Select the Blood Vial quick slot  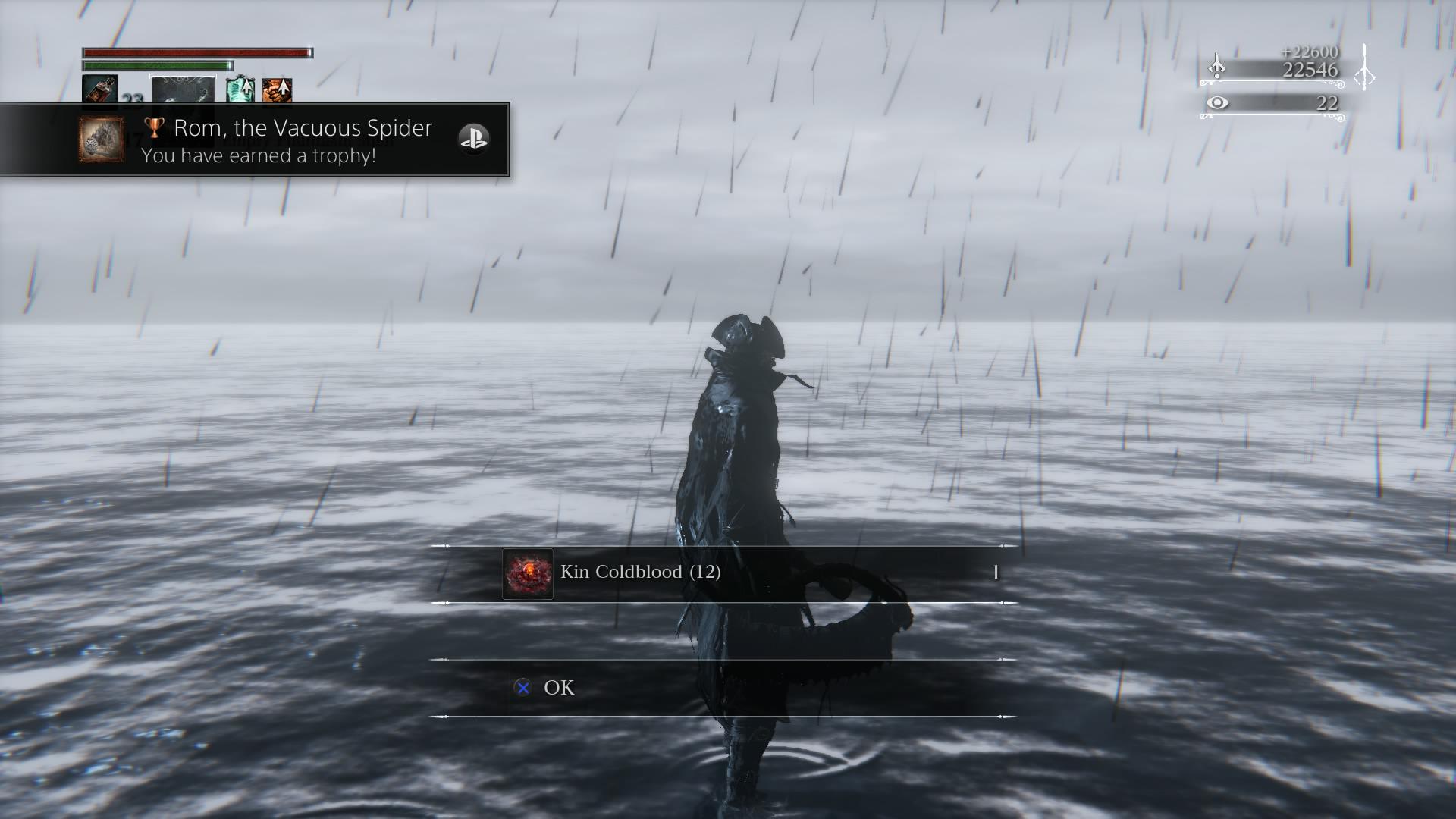point(99,89)
